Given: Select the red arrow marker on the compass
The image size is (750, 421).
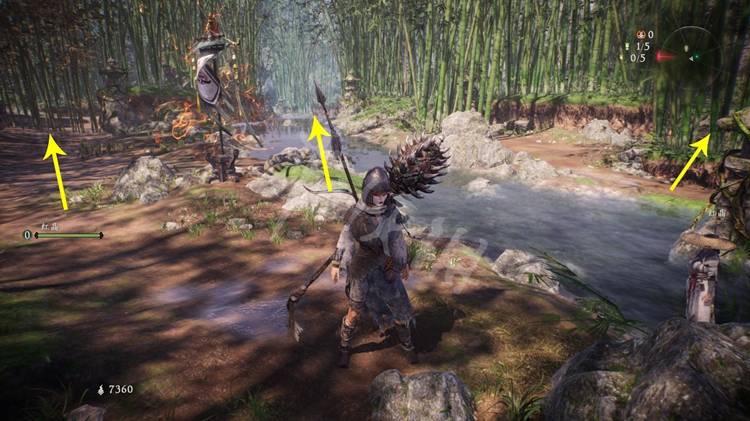Looking at the screenshot, I should click(664, 57).
